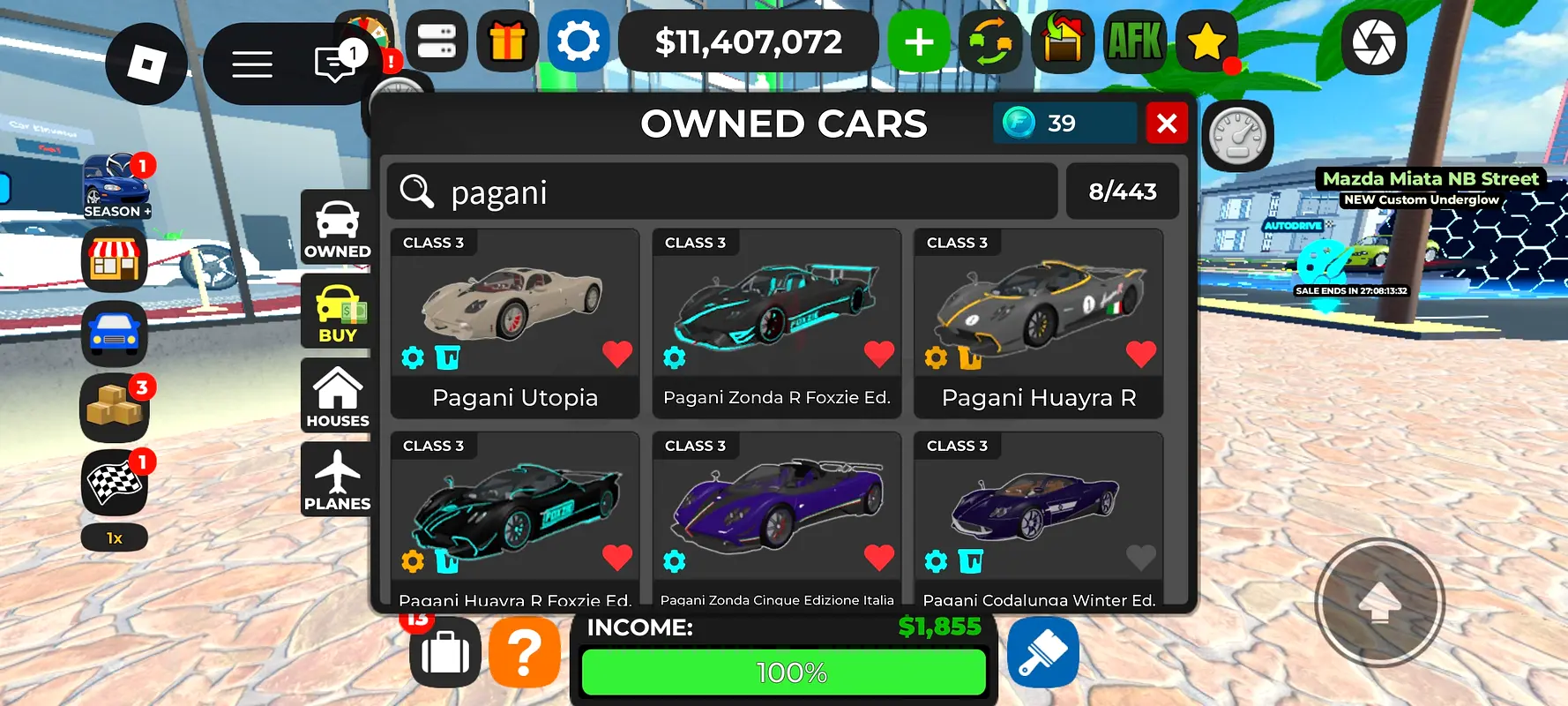Open the gift box rewards
This screenshot has width=1568, height=706.
tap(507, 41)
